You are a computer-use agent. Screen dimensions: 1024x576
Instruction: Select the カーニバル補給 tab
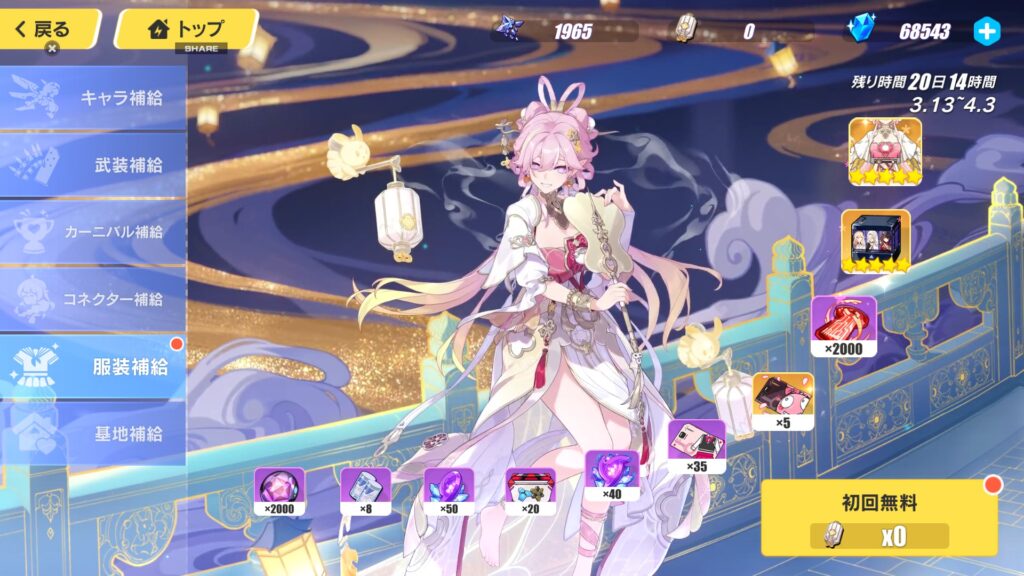(93, 232)
